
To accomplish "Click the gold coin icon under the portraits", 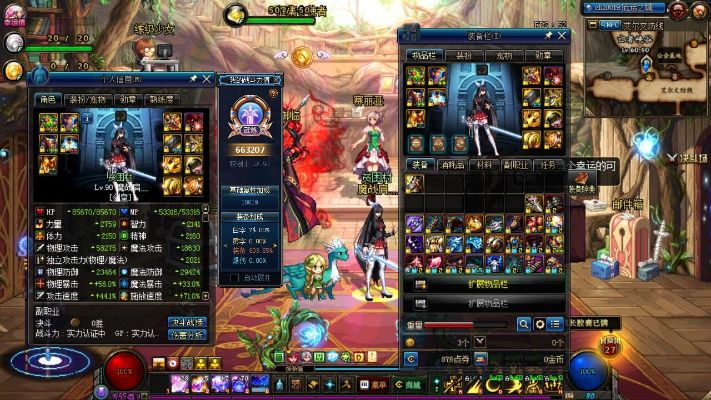I will click(x=13, y=70).
